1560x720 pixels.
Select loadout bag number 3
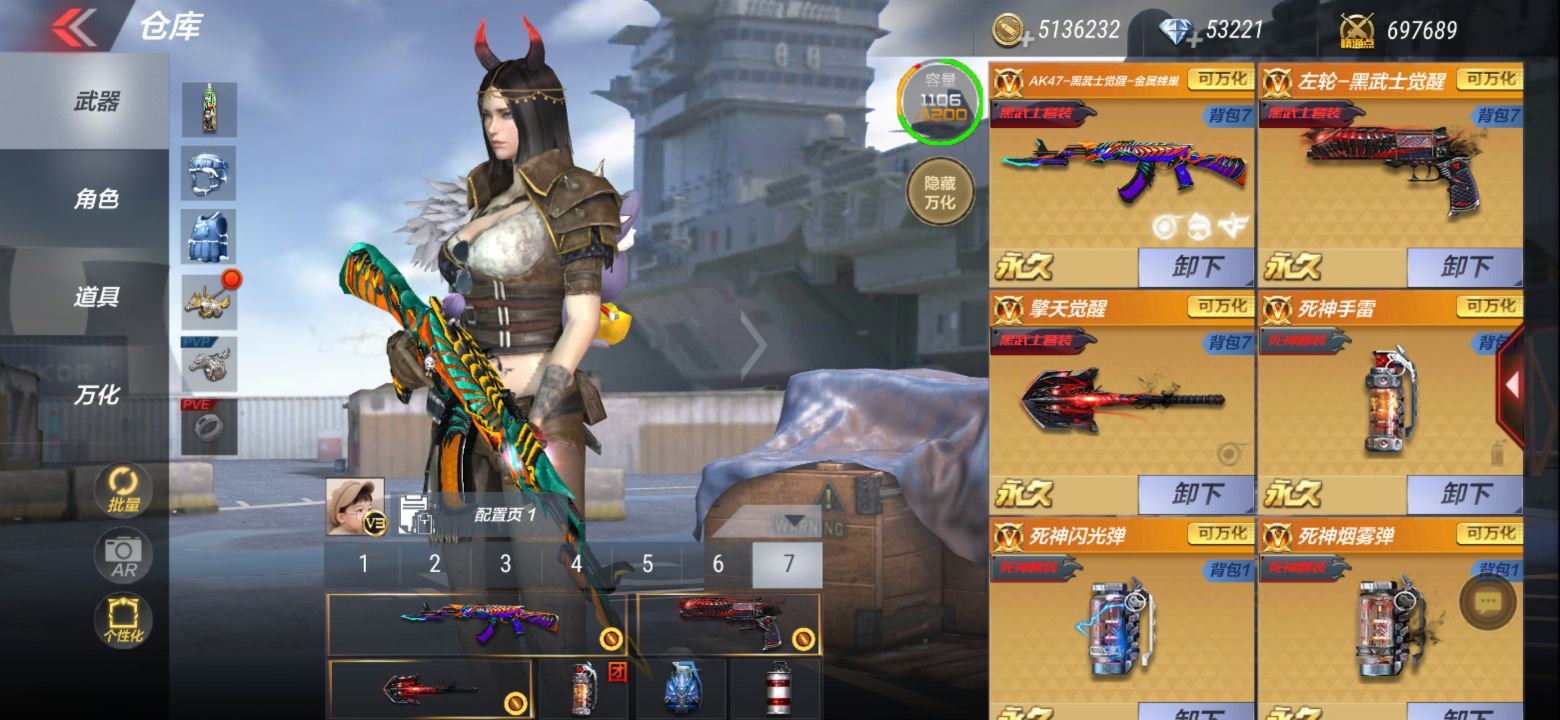(x=505, y=564)
